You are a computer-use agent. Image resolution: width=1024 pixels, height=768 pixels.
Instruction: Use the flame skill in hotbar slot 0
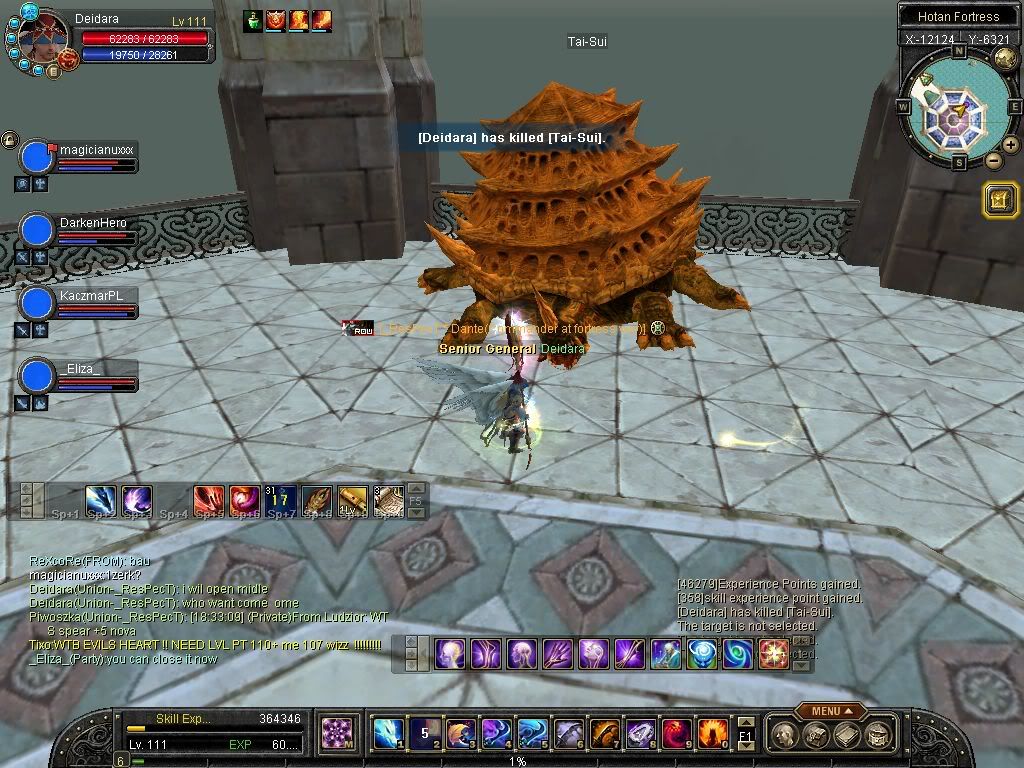(x=712, y=734)
